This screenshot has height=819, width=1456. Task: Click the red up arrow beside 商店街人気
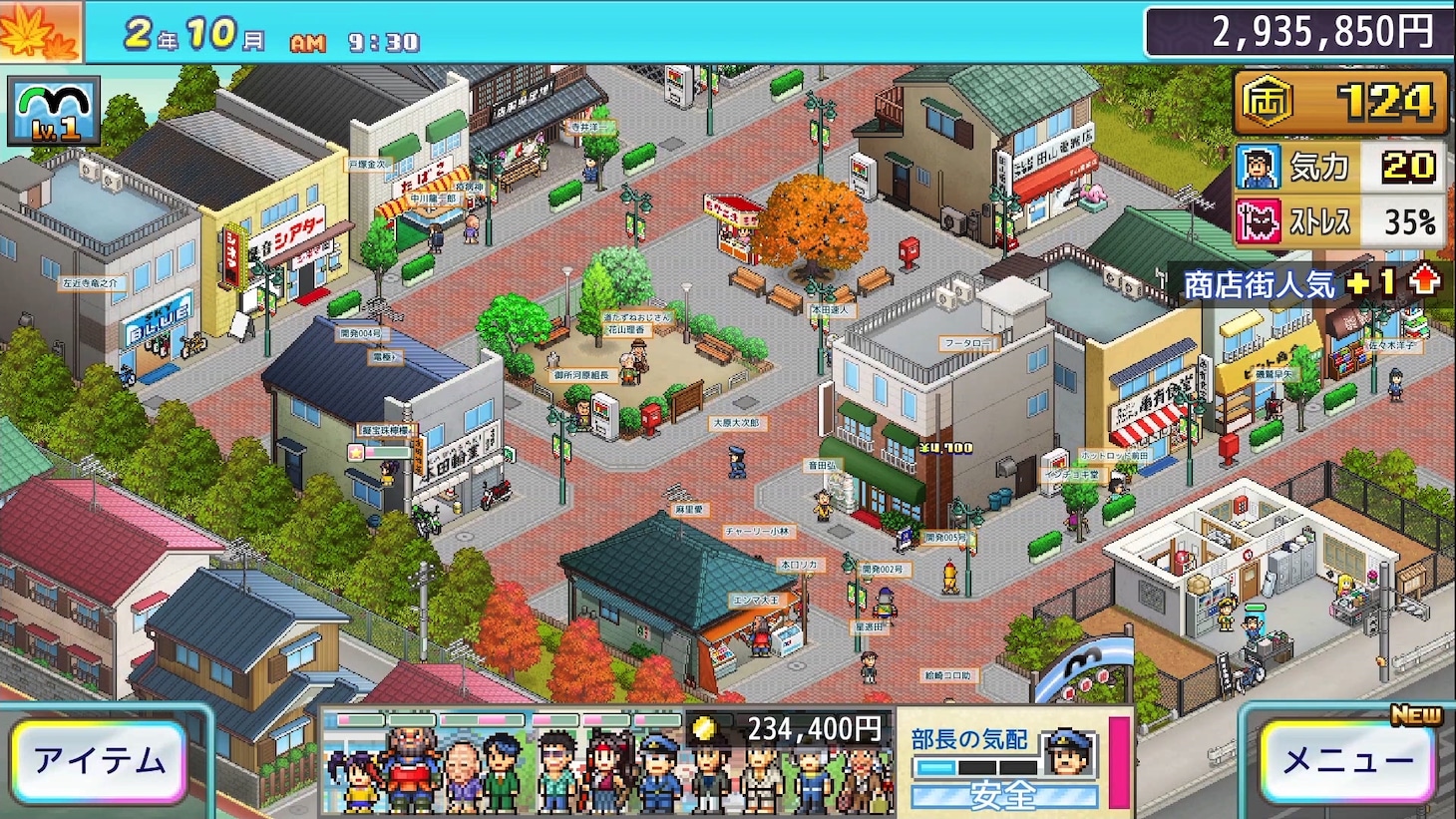point(1424,282)
